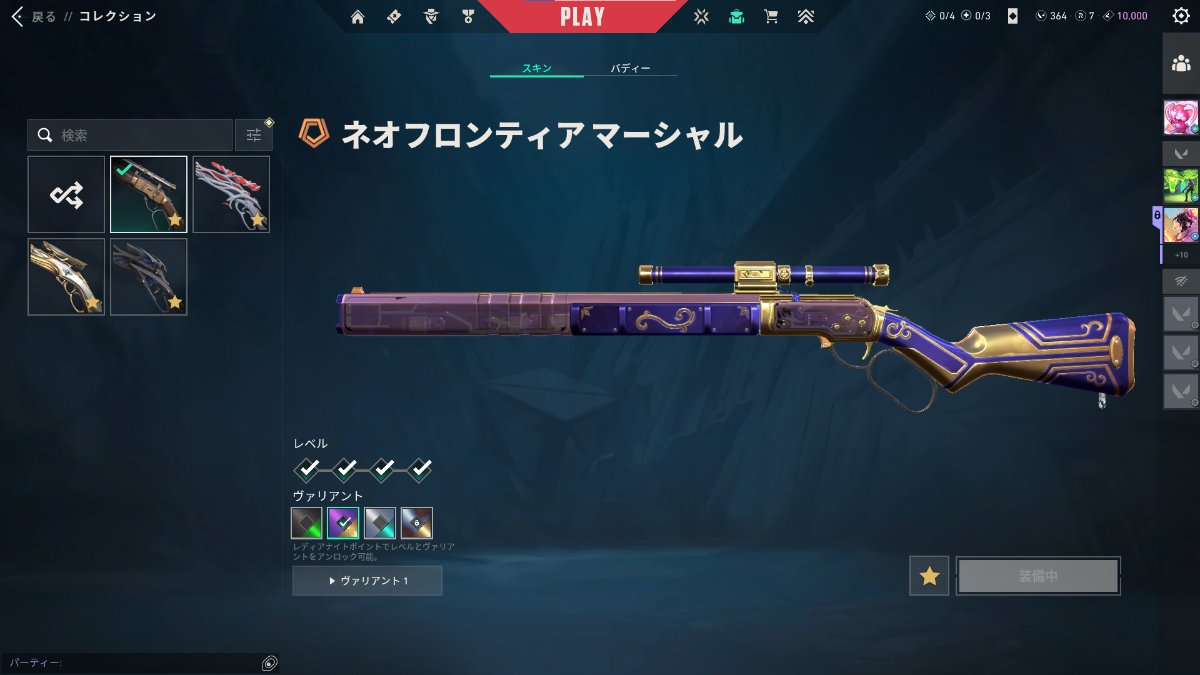Select the gold and white Marshal skin
1200x675 pixels.
66,276
